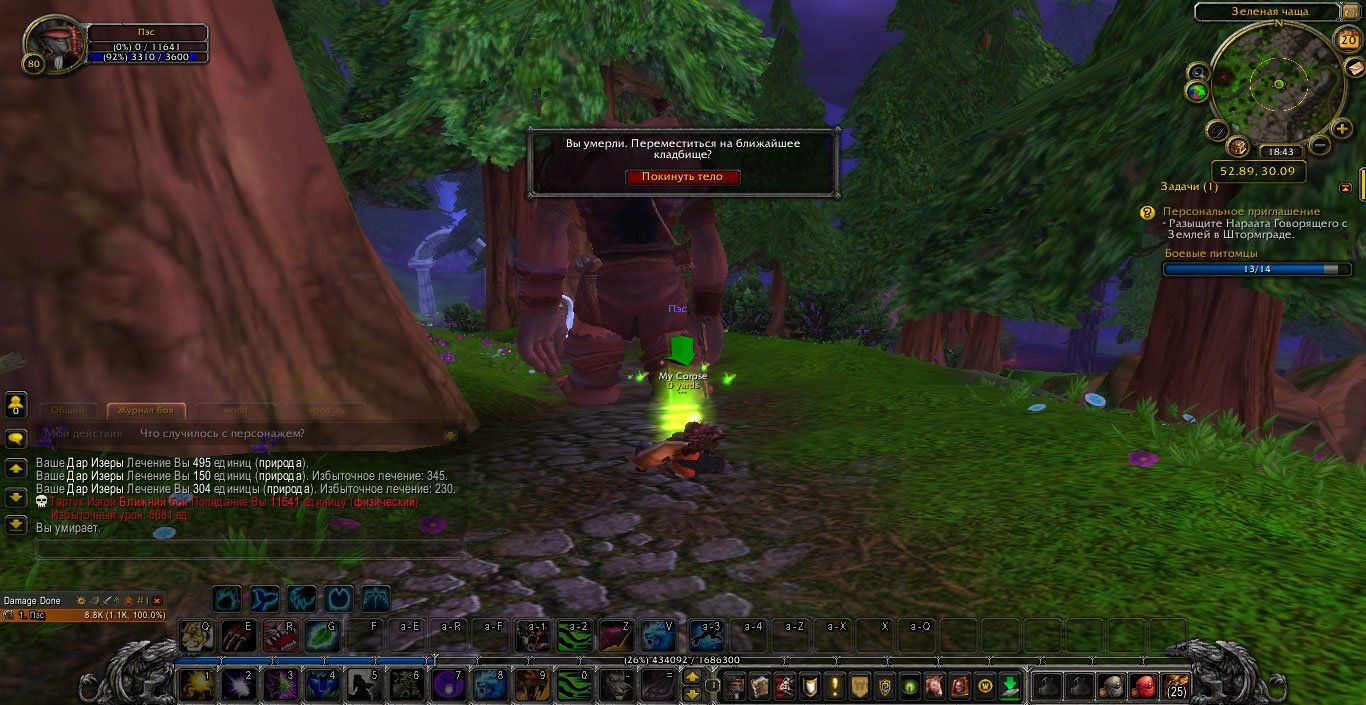Select the Персональное приглашение quest title
This screenshot has width=1366, height=705.
pos(1240,212)
